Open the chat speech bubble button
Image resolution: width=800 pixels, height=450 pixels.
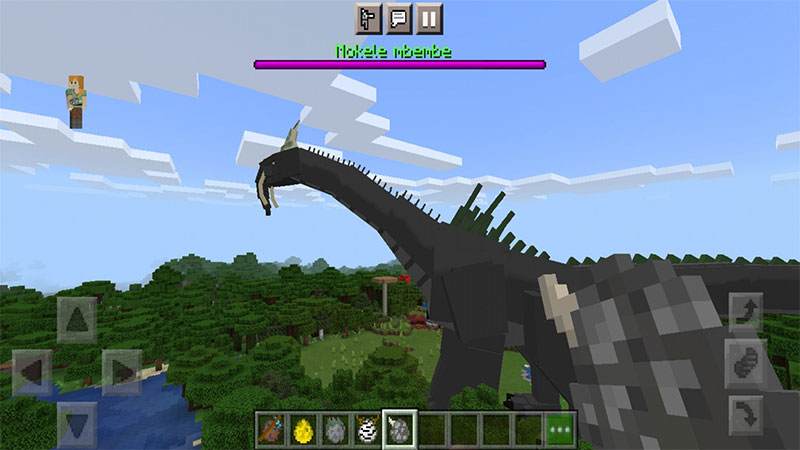coord(399,18)
